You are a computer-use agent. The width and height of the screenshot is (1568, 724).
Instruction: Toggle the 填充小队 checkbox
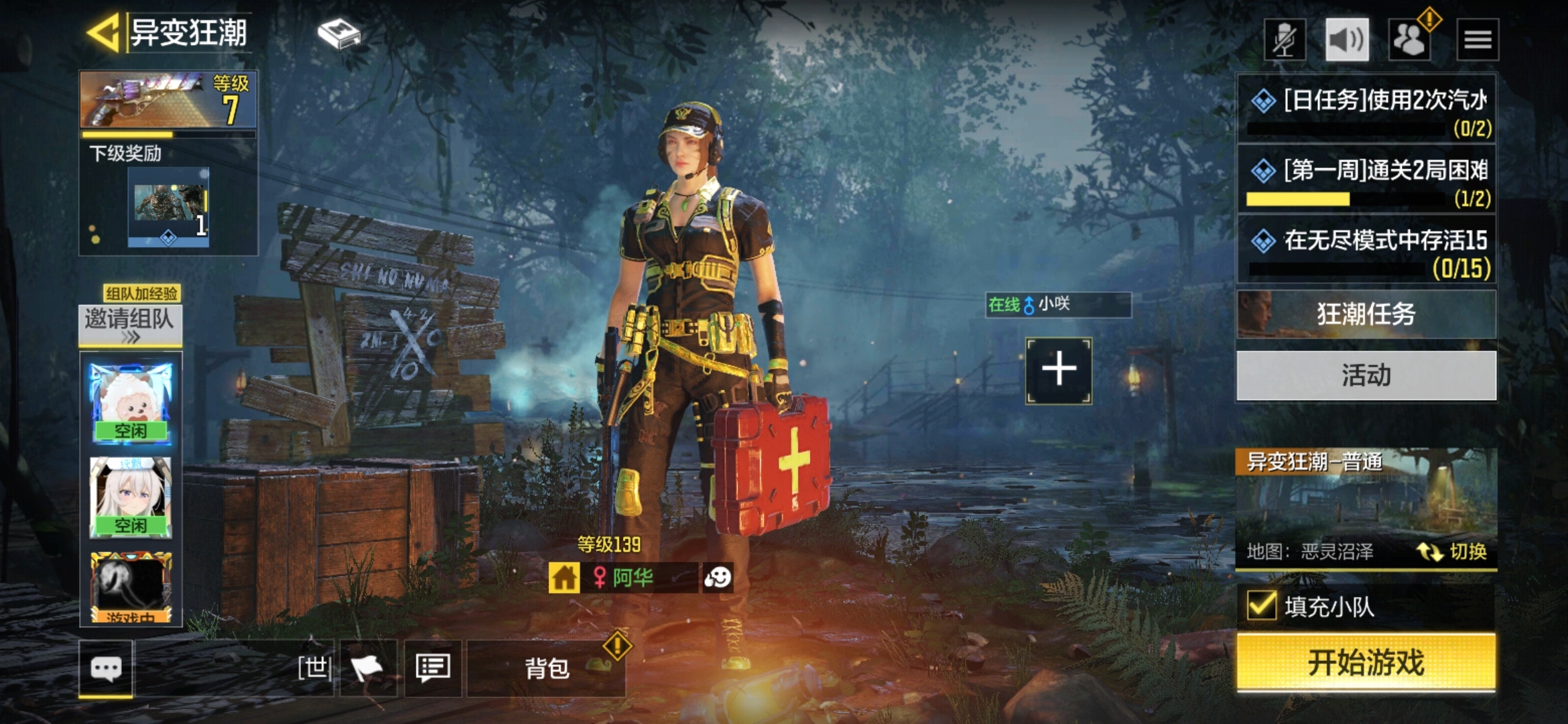pos(1262,606)
